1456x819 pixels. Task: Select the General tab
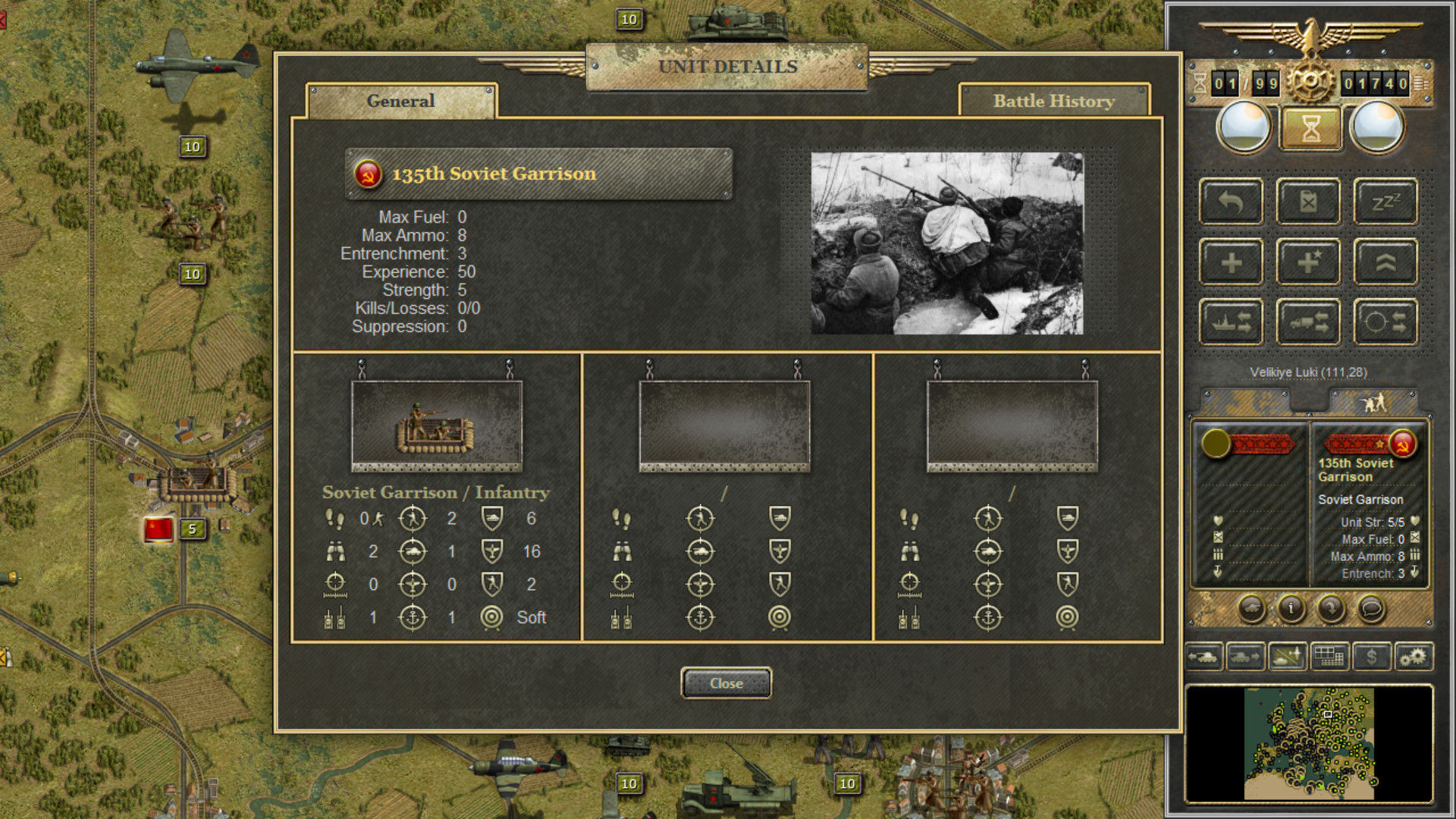point(400,101)
